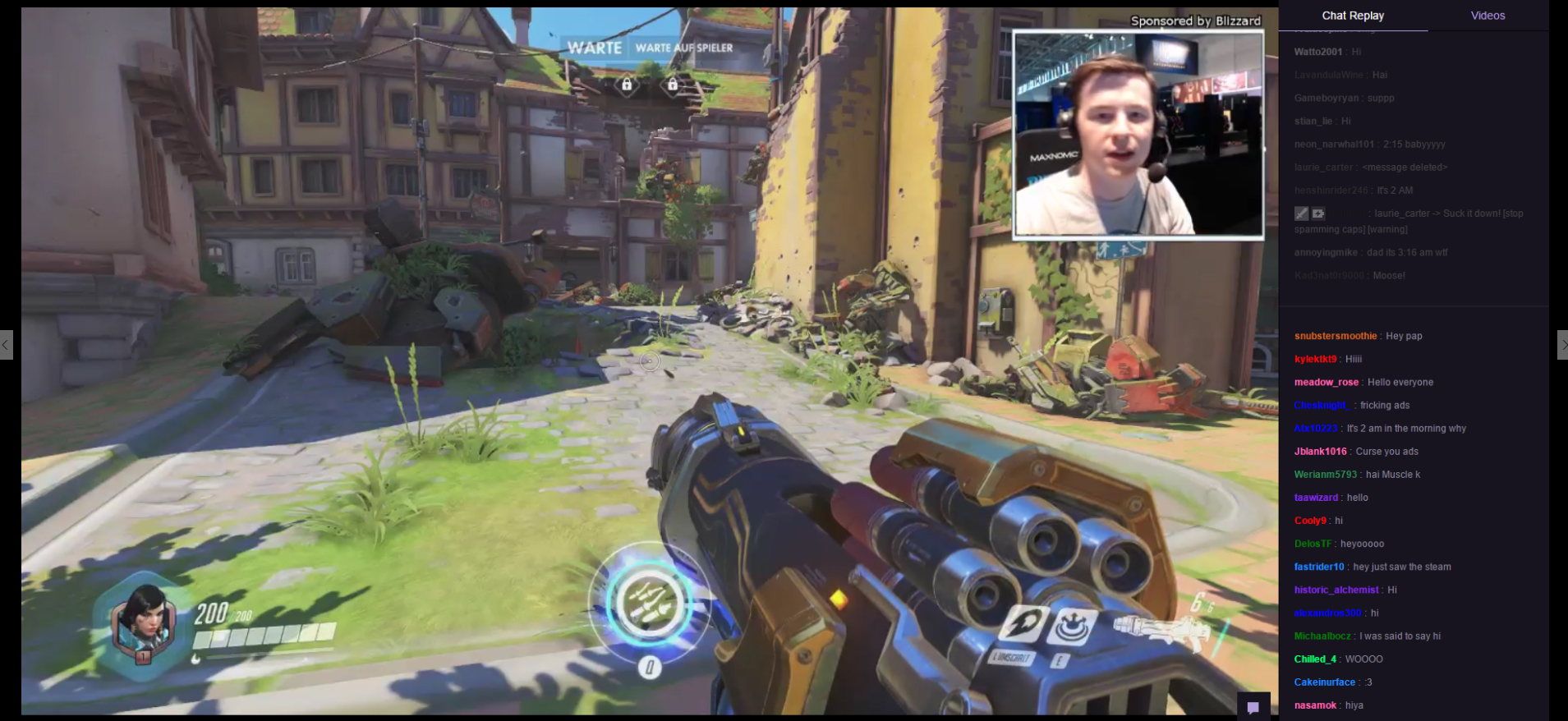Trigger the Concussive Blast ability icon
1568x721 pixels.
1072,627
